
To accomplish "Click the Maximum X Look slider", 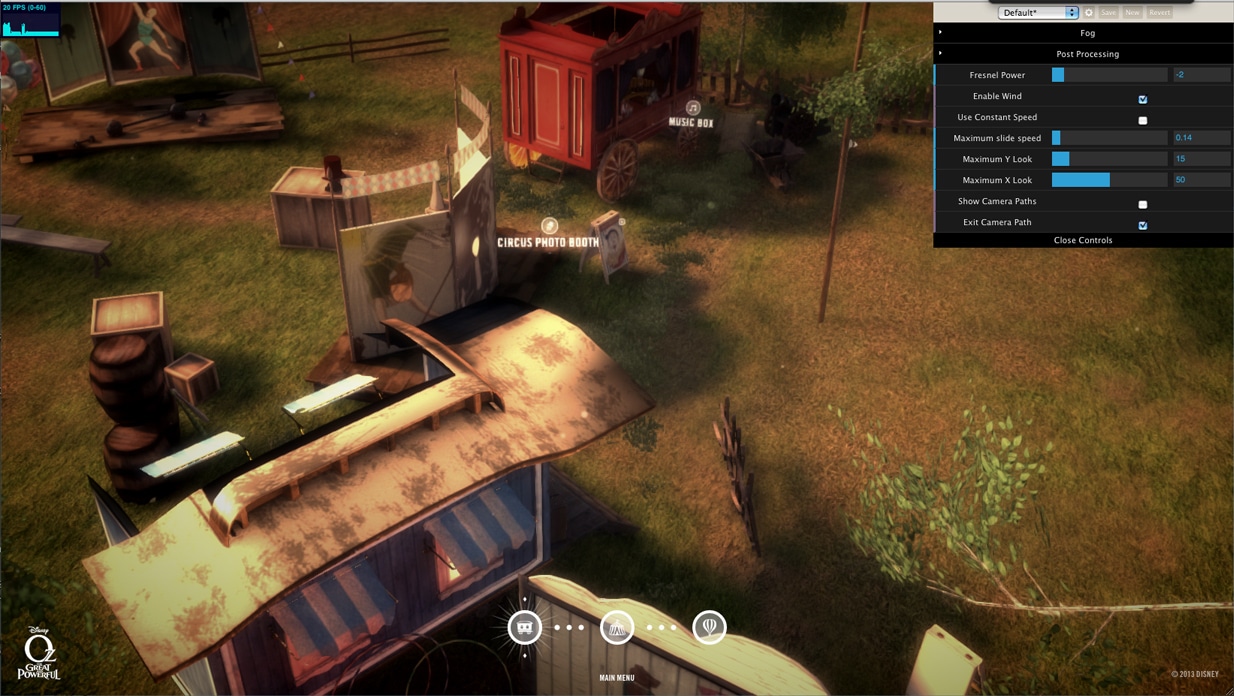I will (x=1109, y=180).
